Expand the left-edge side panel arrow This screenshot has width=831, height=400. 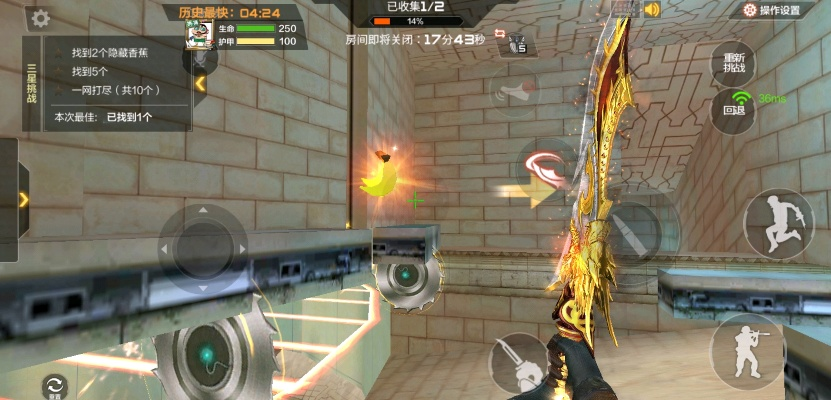(22, 199)
